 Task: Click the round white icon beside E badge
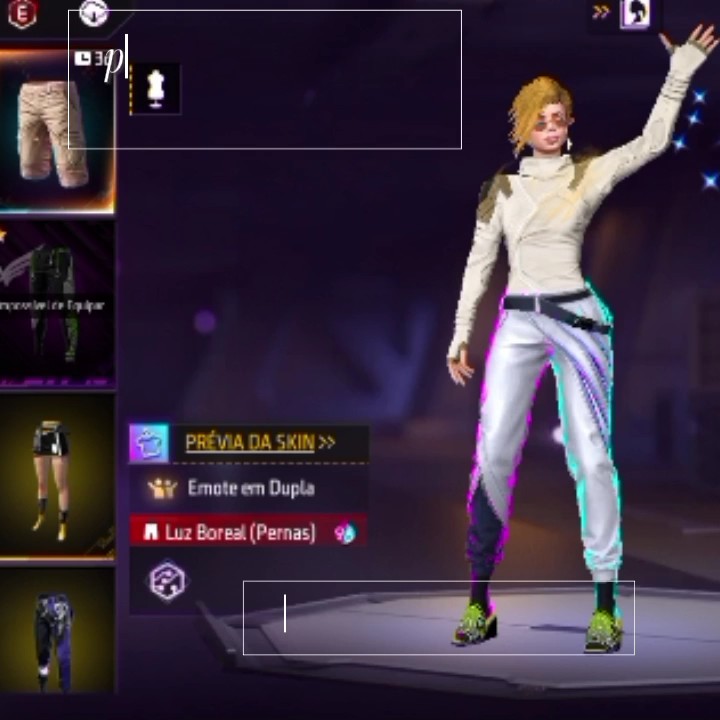click(94, 13)
